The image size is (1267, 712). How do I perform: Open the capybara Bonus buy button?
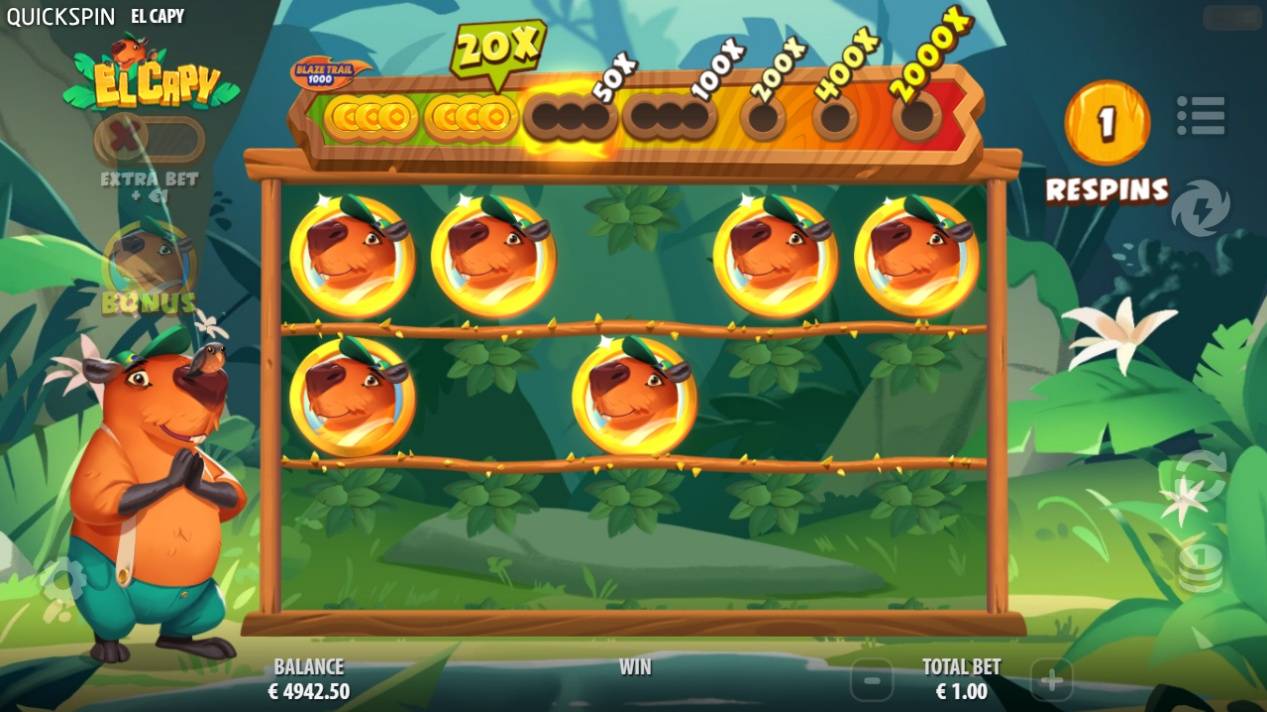point(149,266)
